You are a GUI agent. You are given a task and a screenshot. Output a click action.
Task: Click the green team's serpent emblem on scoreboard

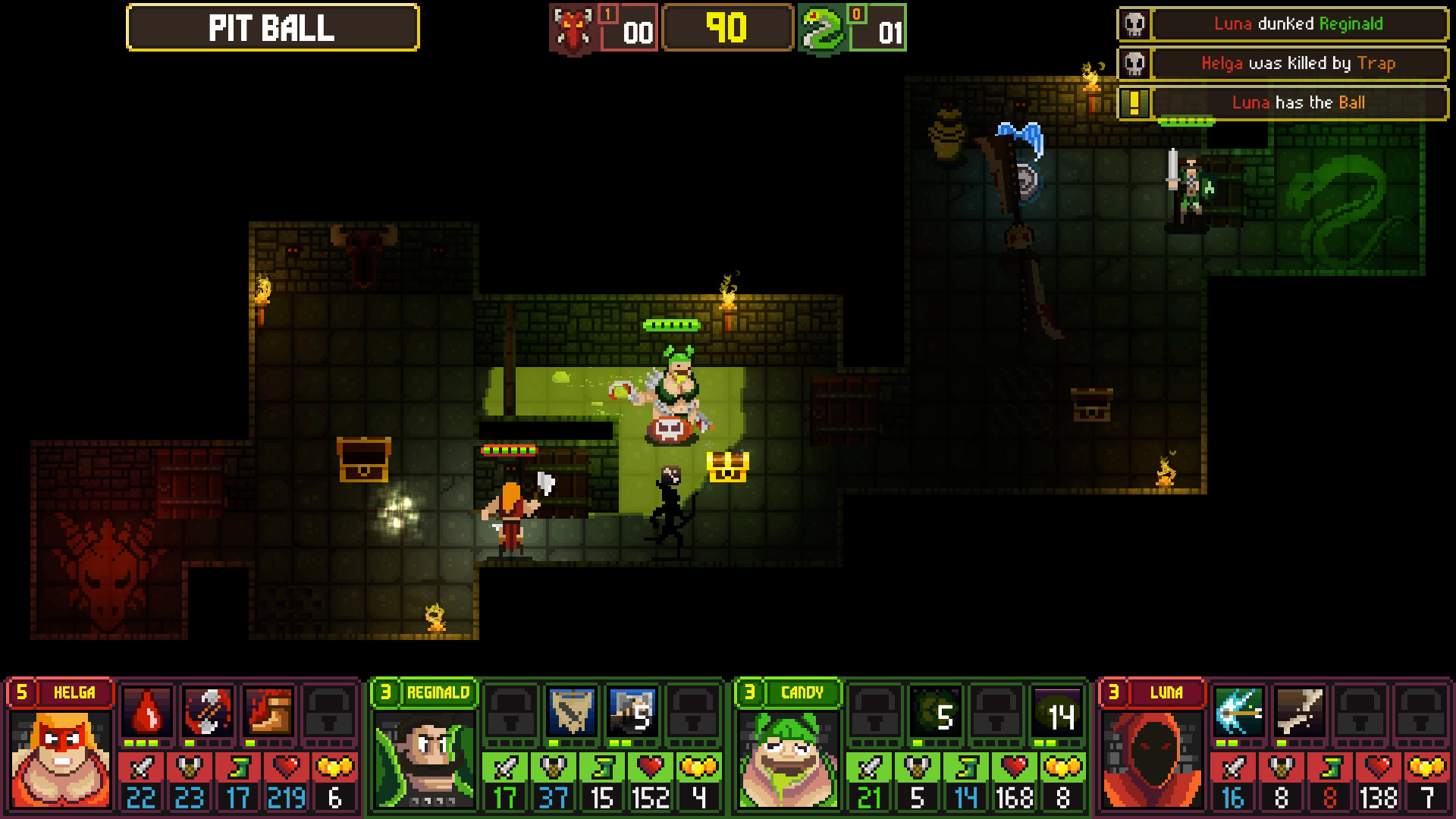tap(821, 30)
